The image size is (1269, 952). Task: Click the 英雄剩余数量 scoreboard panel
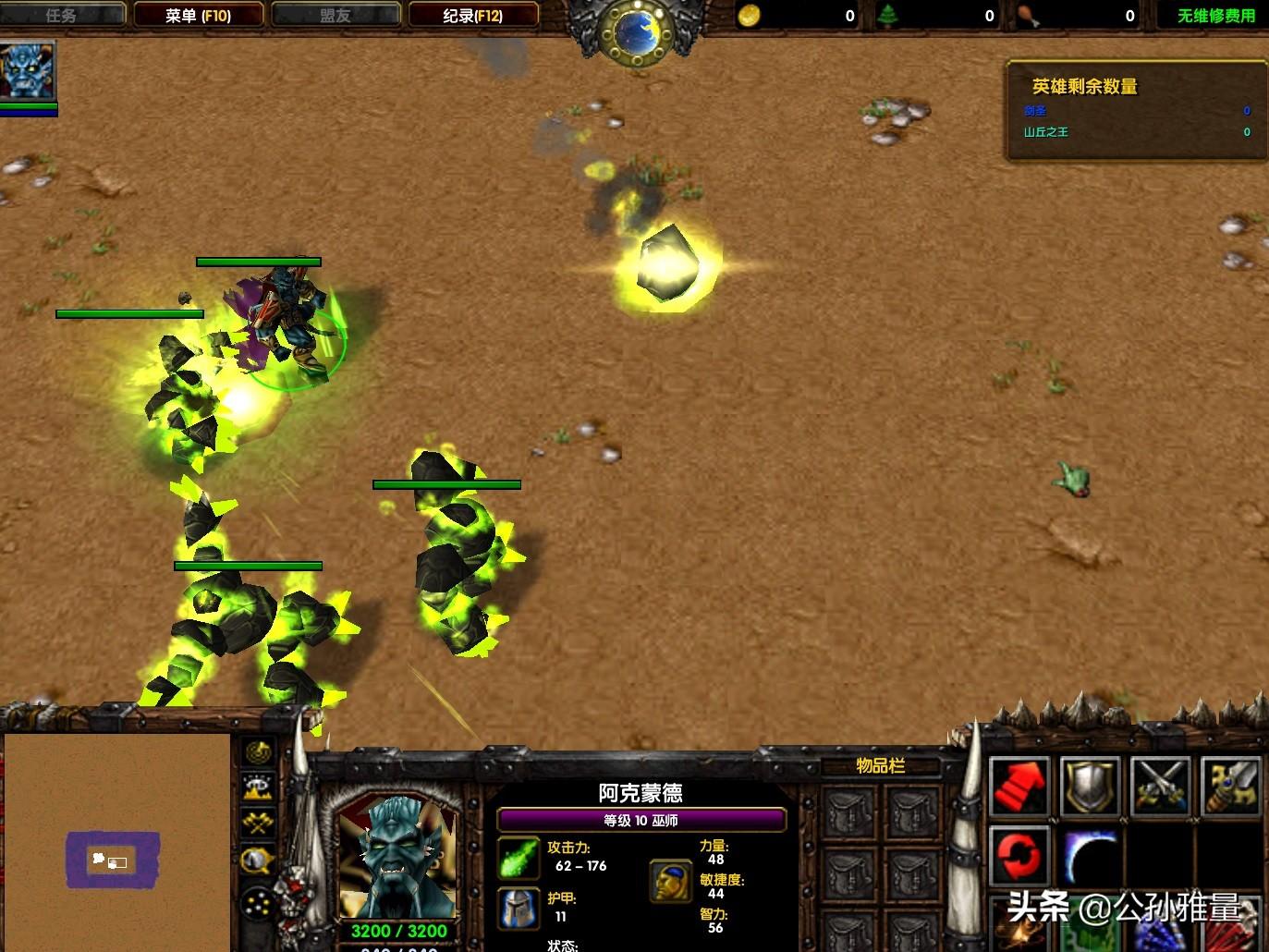1135,110
